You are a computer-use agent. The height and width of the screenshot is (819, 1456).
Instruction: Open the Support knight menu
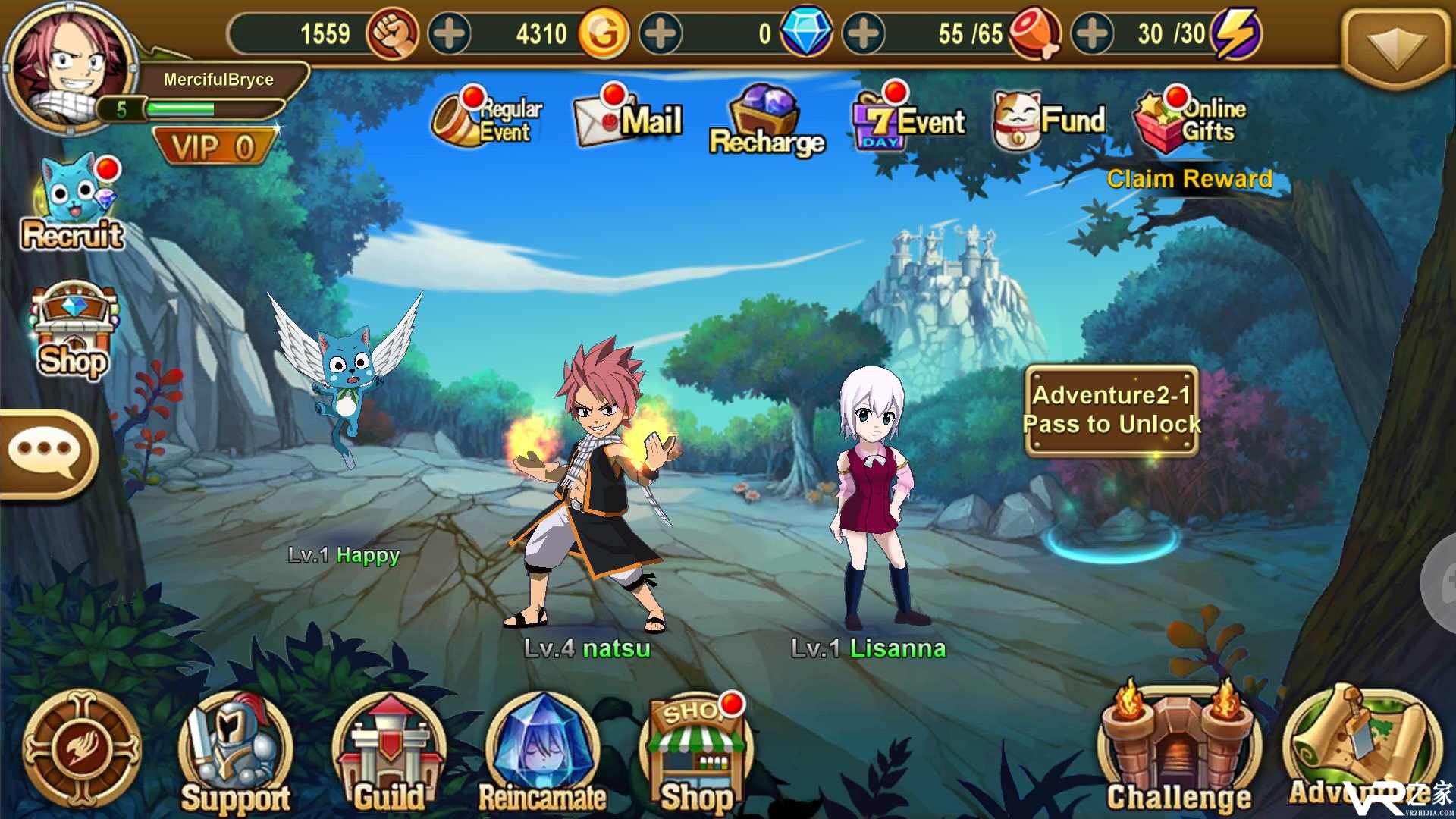(235, 751)
